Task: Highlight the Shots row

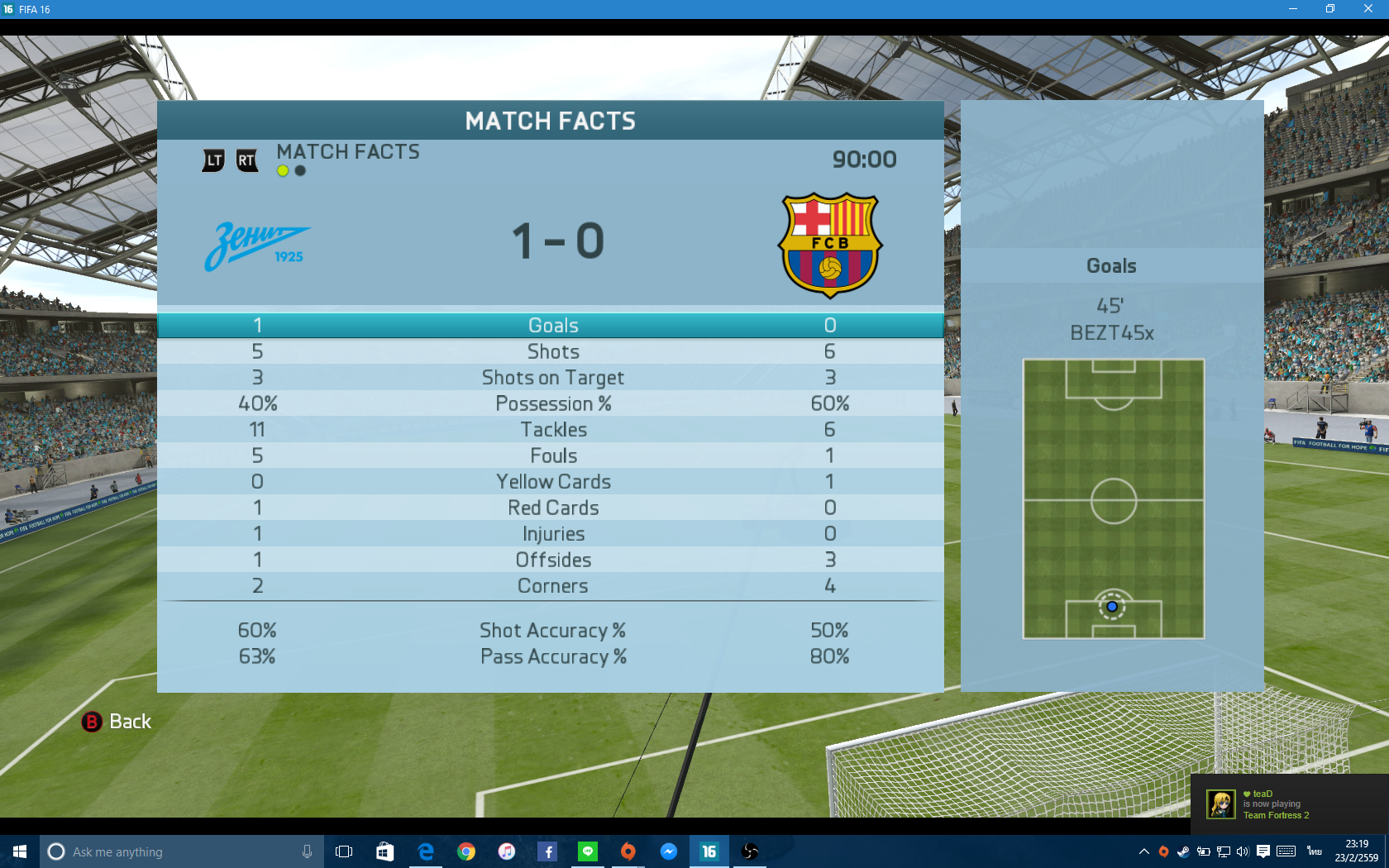Action: point(552,352)
